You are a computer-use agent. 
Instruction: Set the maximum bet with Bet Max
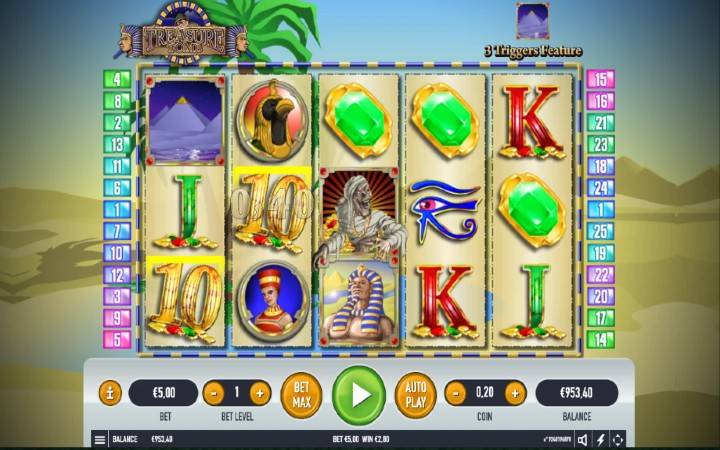301,393
